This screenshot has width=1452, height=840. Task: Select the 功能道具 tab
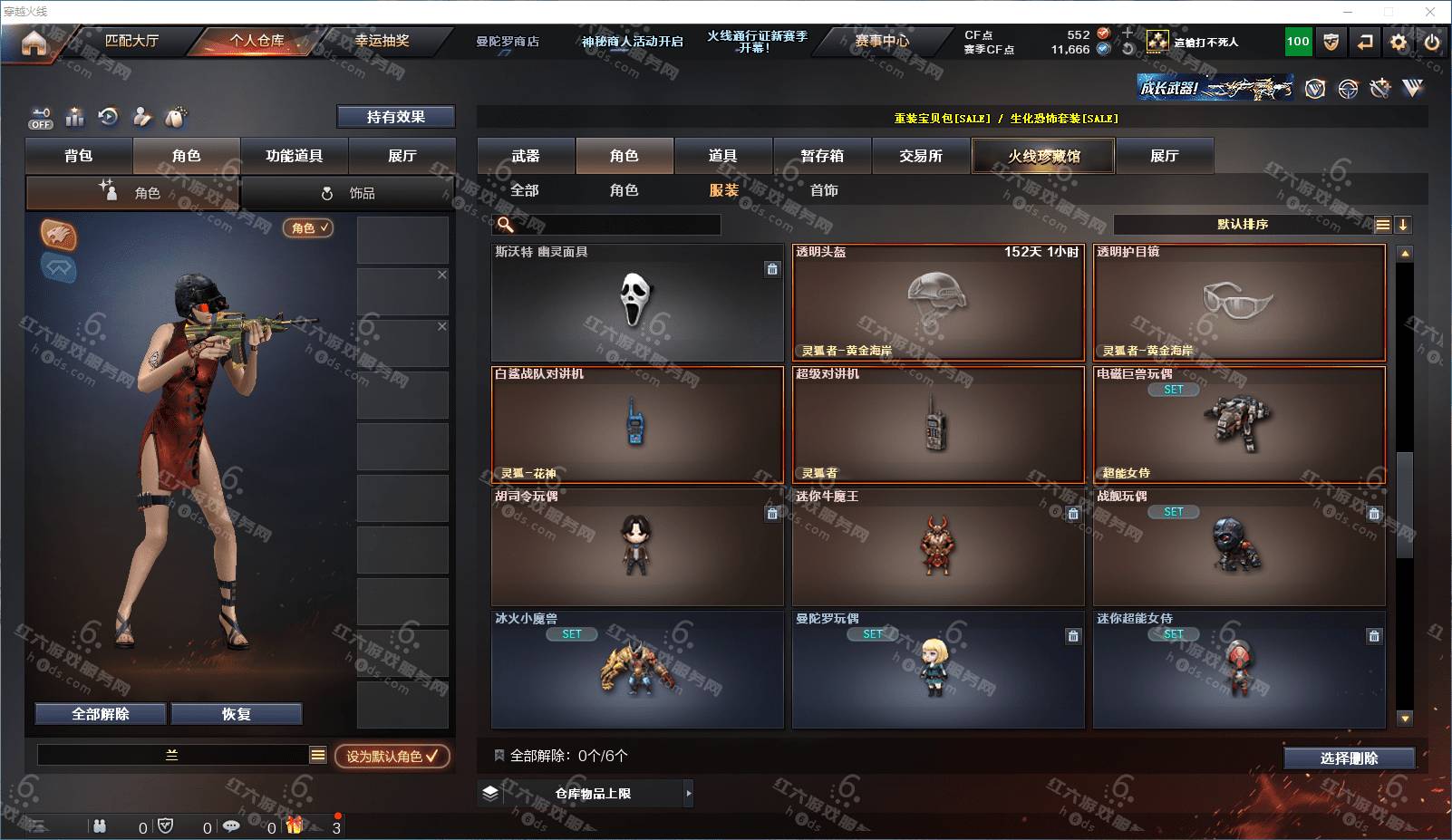tap(294, 156)
